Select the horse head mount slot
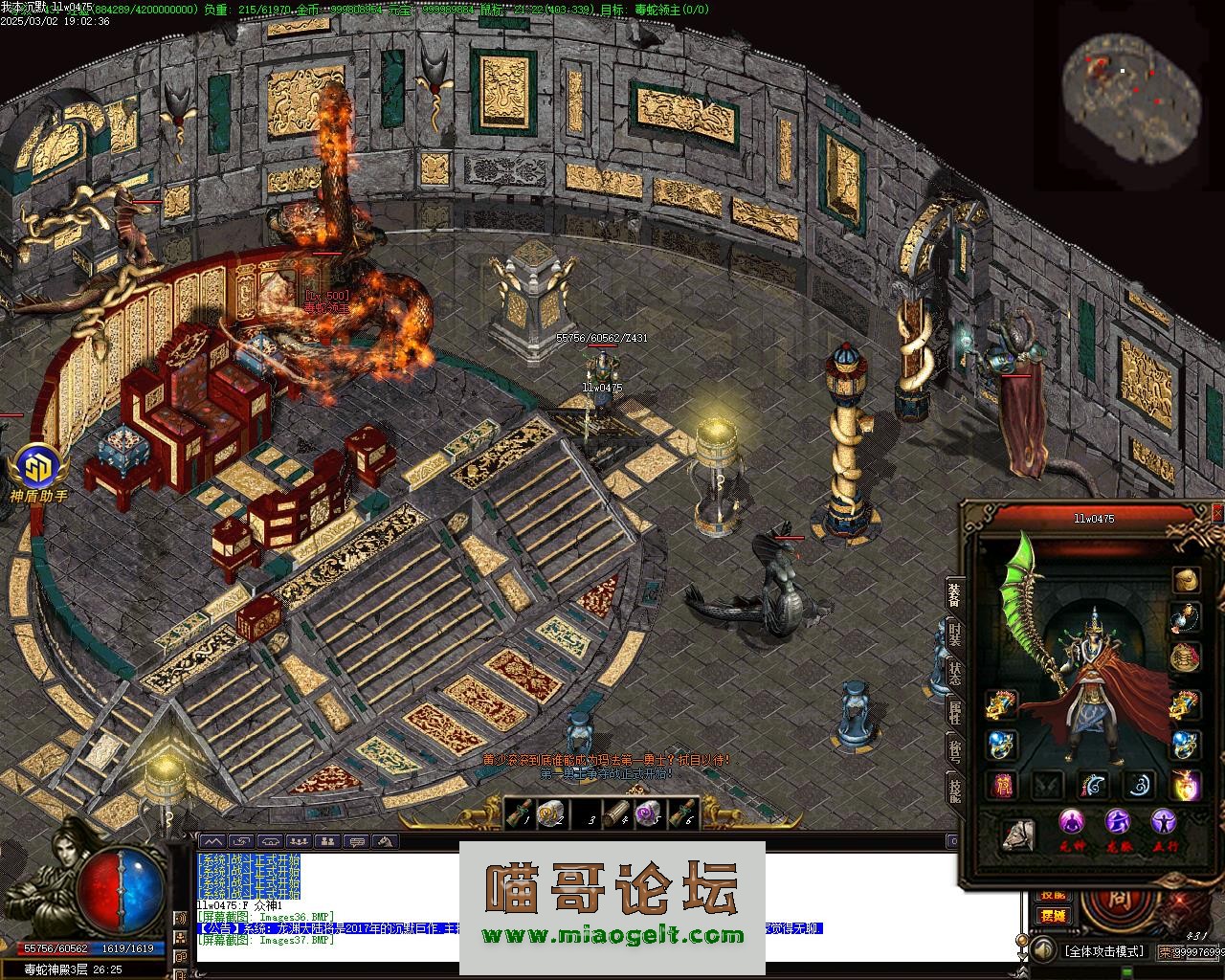 point(1018,835)
